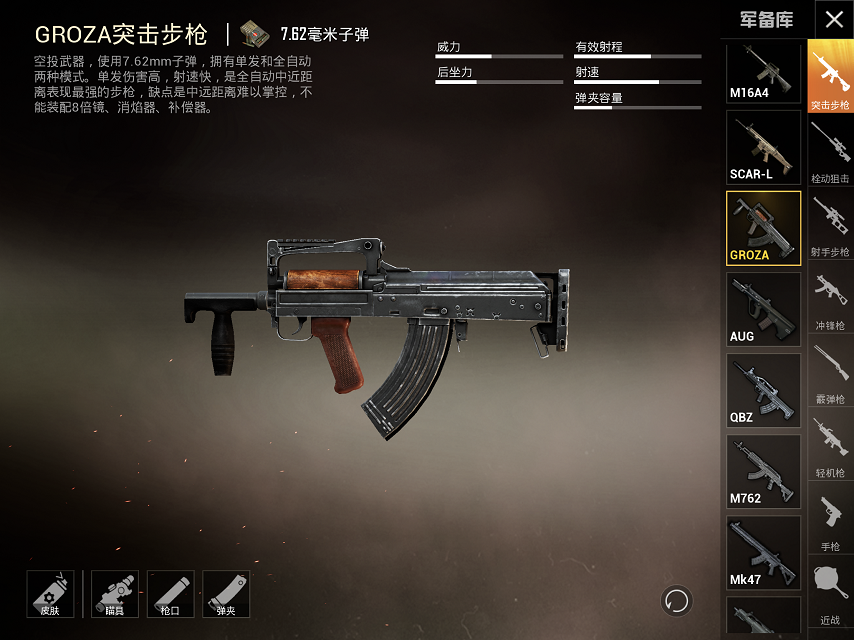854x640 pixels.
Task: Open the 近战 melee weapons category
Action: (830, 592)
